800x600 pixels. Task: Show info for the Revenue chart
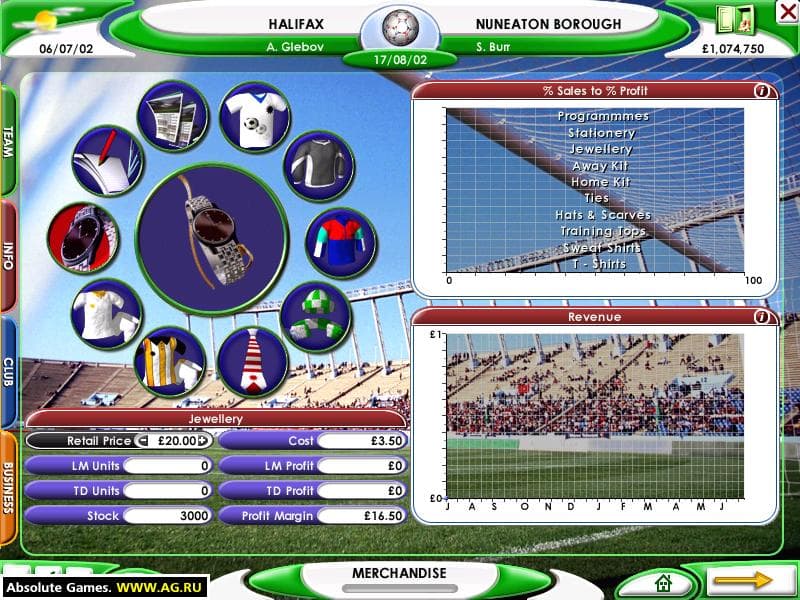[x=762, y=317]
